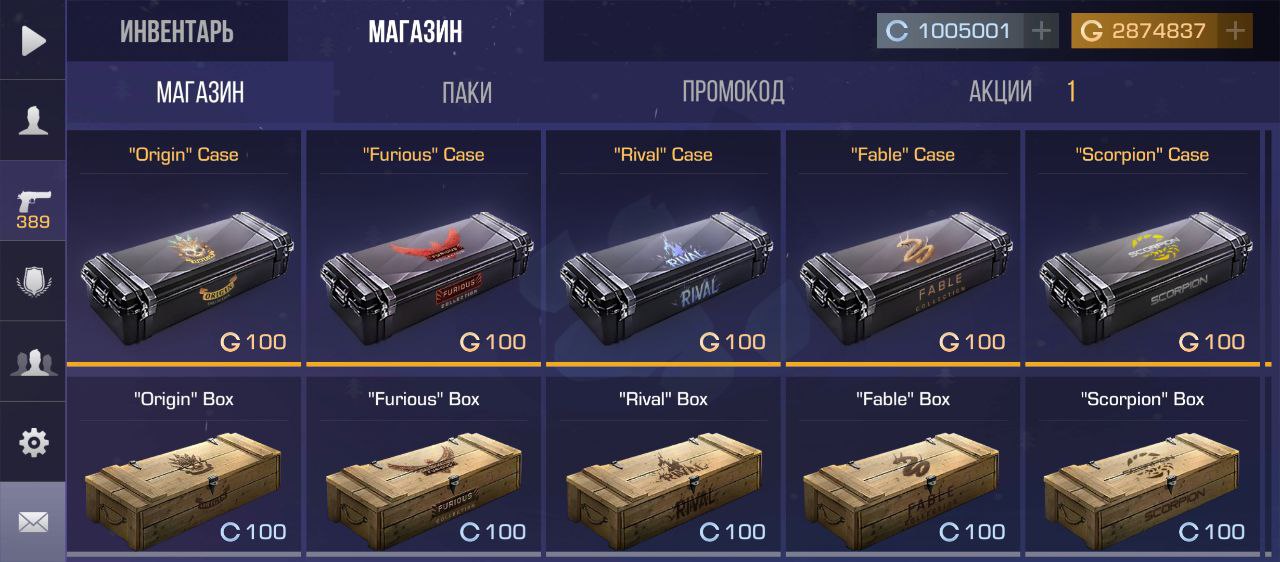Open the Паки sub-tab

(467, 92)
